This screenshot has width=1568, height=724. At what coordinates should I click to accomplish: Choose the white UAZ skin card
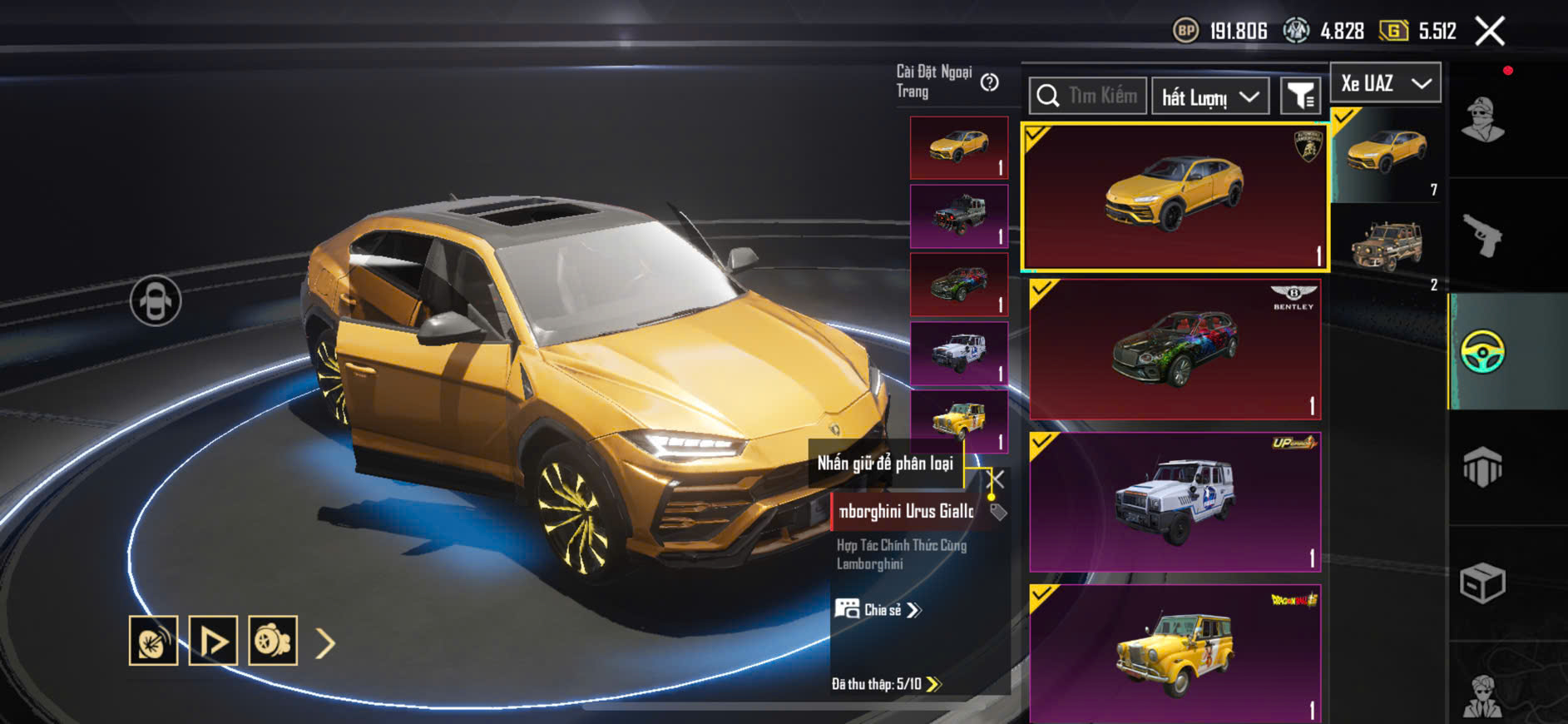[x=1175, y=501]
